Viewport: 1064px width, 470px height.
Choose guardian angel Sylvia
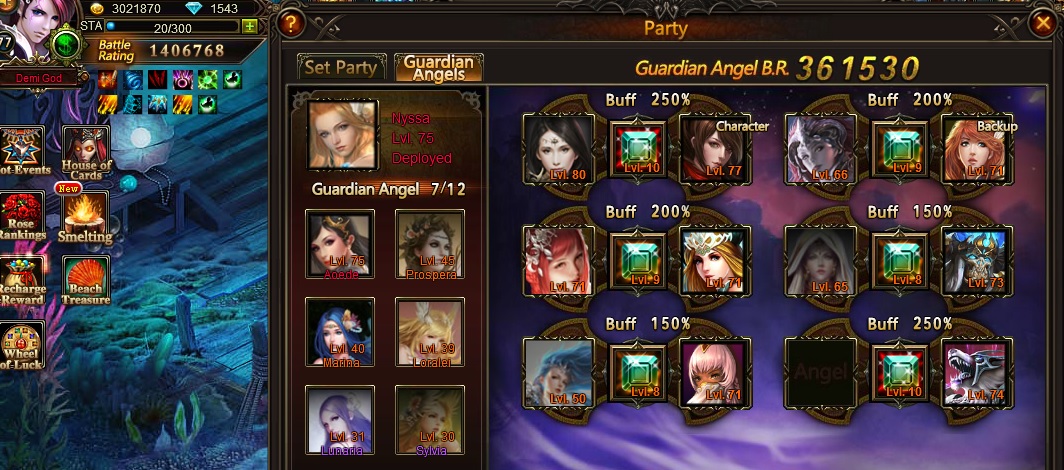pyautogui.click(x=430, y=421)
